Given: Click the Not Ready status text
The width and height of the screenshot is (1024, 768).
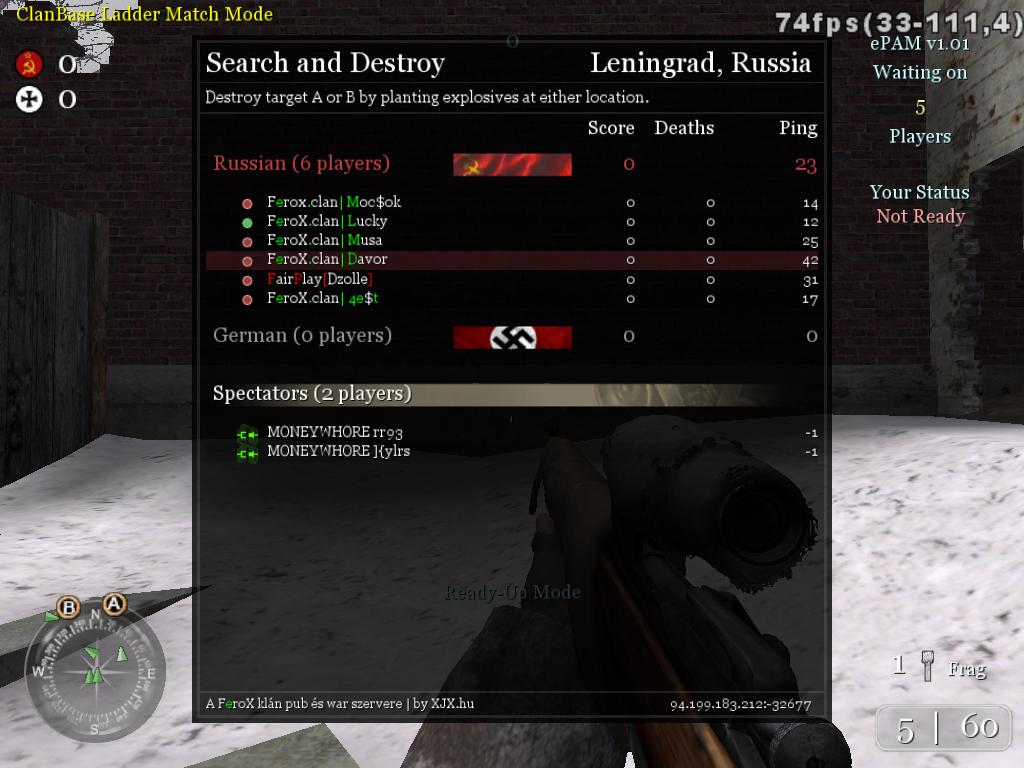Looking at the screenshot, I should (920, 216).
